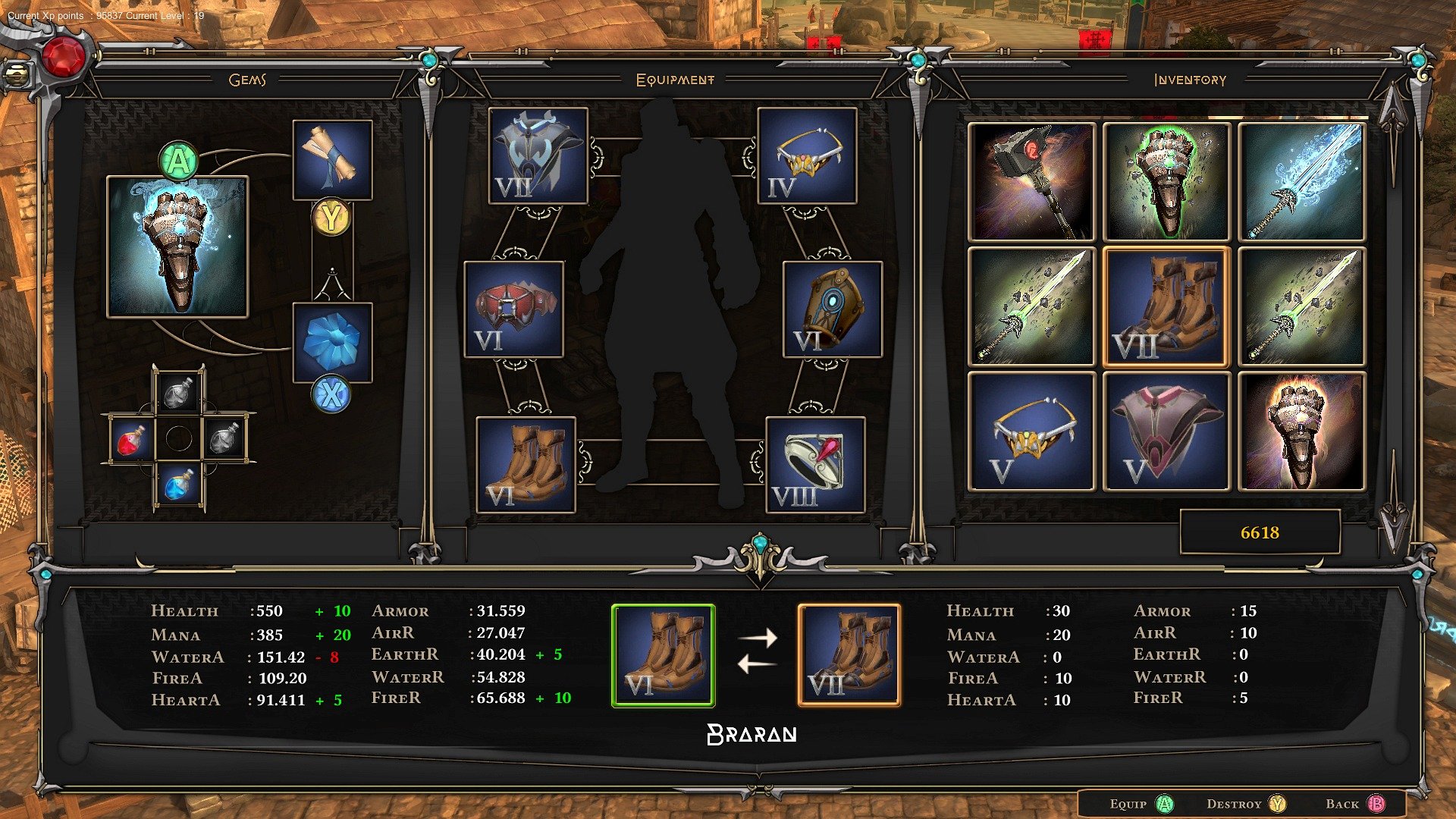Screen dimensions: 1456x819
Task: Select the red health potion slot
Action: point(132,439)
